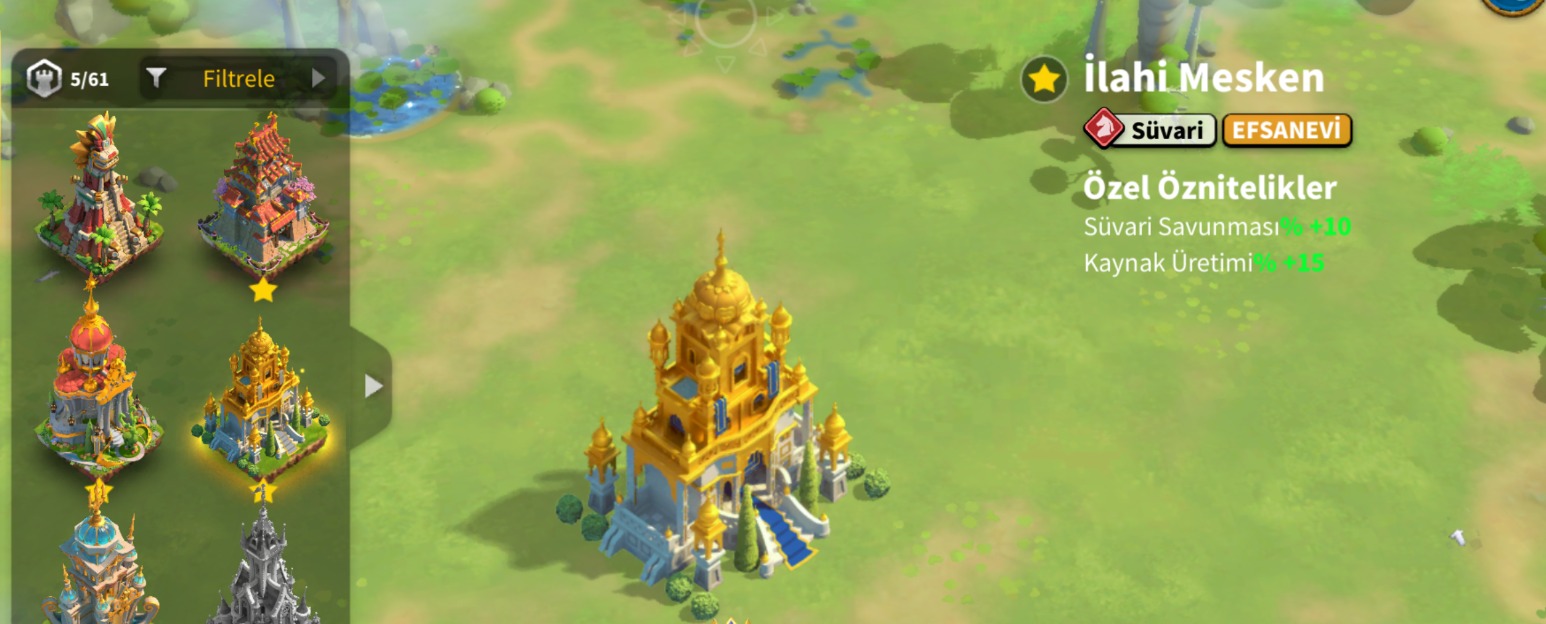Screen dimensions: 1546x624
Task: Click the Süvari cavalry tag
Action: point(1151,130)
